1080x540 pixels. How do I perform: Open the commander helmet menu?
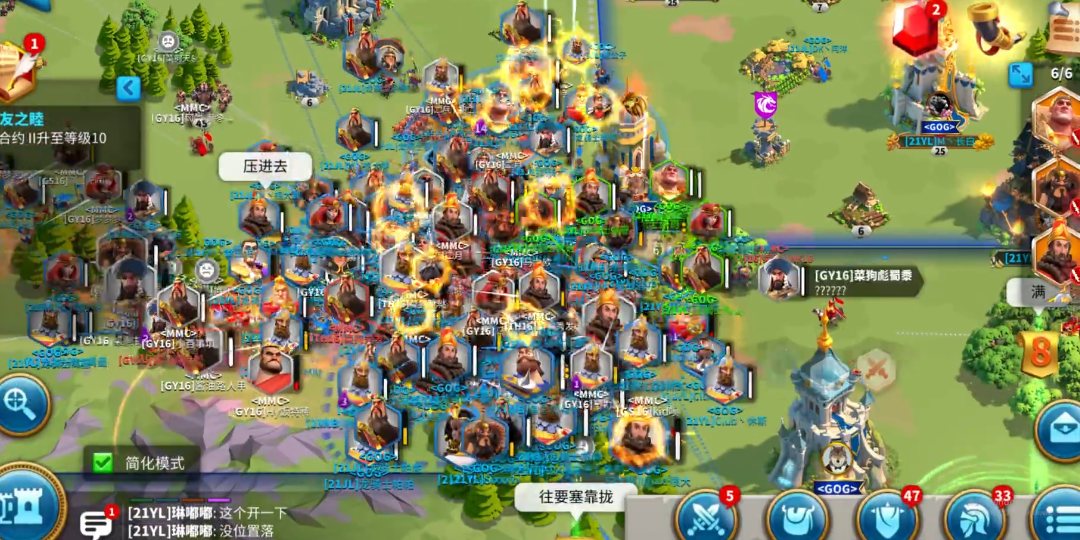coord(974,518)
